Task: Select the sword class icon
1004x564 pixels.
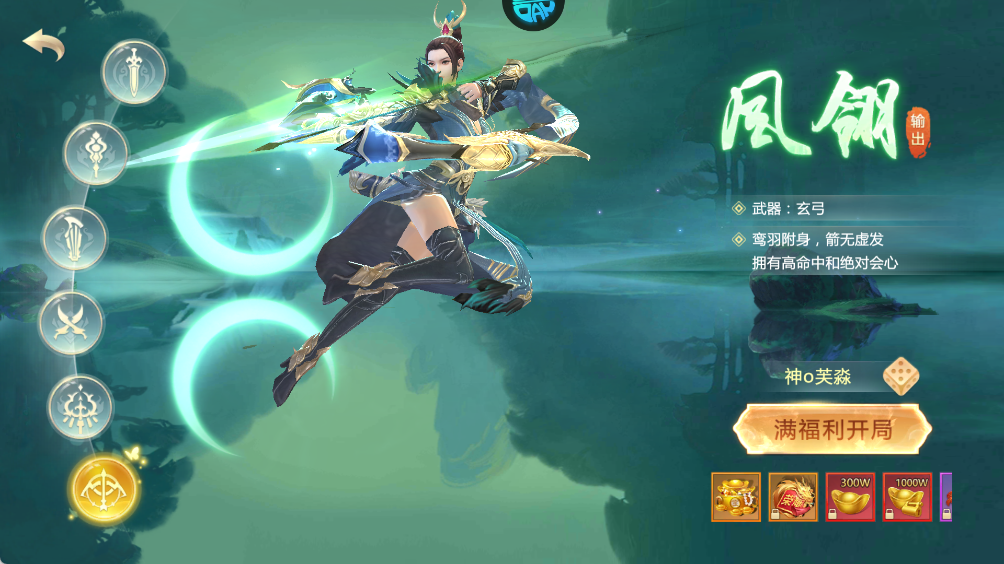Action: pos(134,72)
